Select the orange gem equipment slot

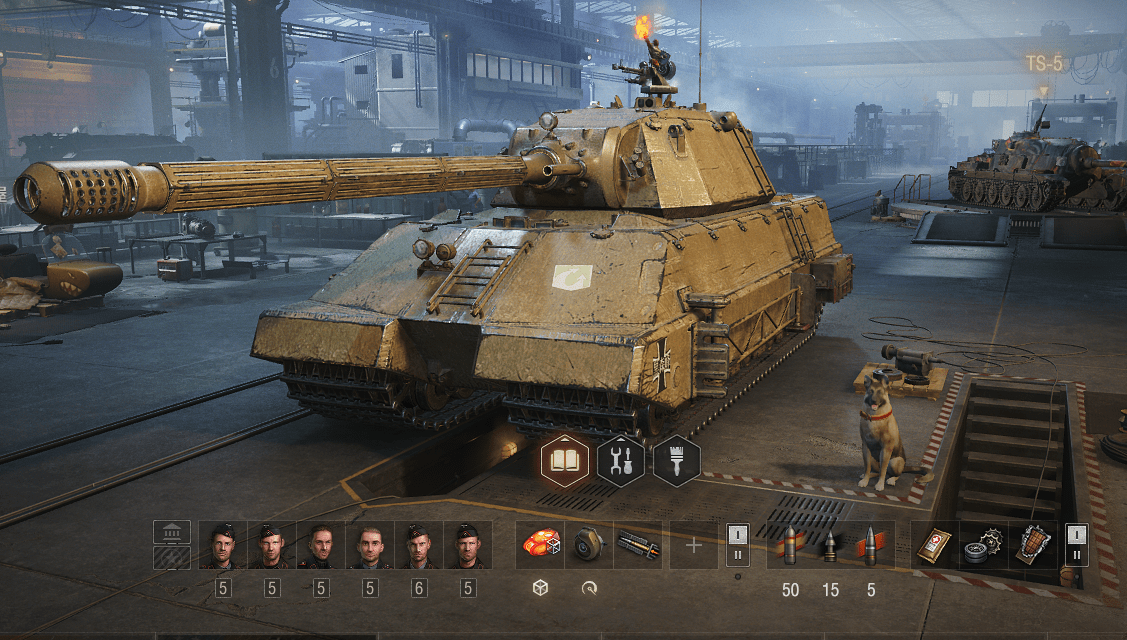(x=541, y=545)
